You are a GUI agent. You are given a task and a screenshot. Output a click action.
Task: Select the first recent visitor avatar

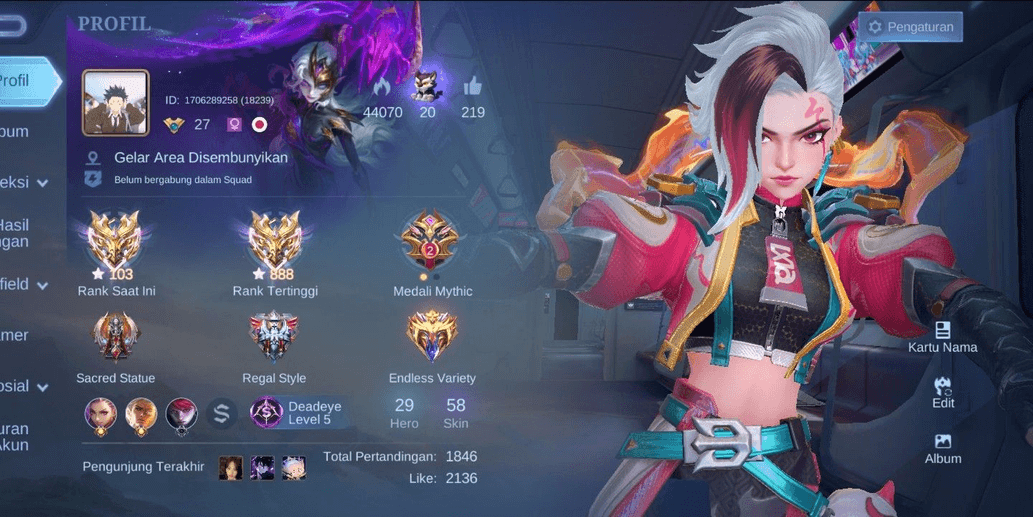pyautogui.click(x=231, y=467)
